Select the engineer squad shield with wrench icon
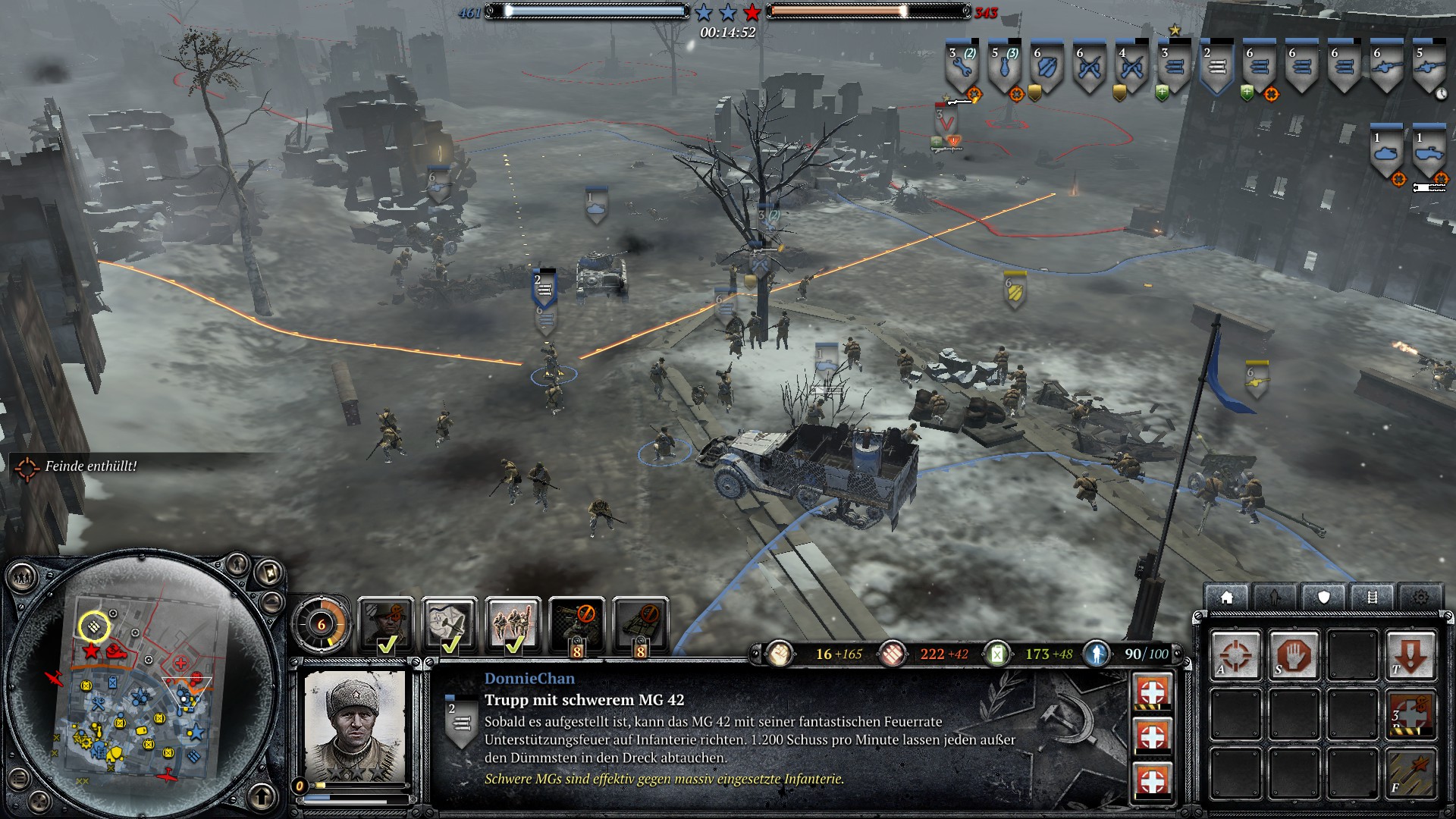Screen dimensions: 1456x819 click(962, 70)
